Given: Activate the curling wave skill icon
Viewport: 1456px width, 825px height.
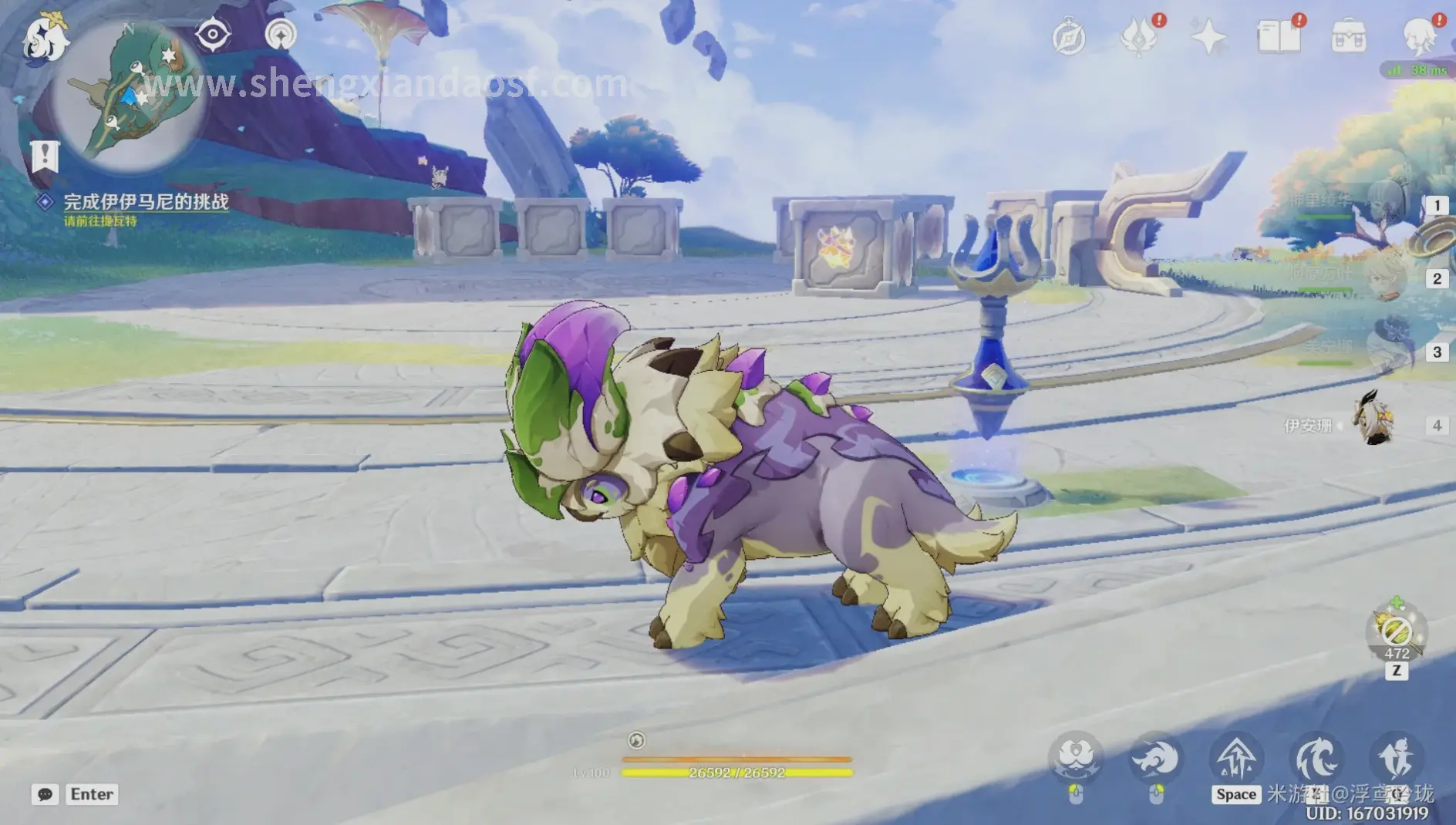Looking at the screenshot, I should pyautogui.click(x=1316, y=759).
